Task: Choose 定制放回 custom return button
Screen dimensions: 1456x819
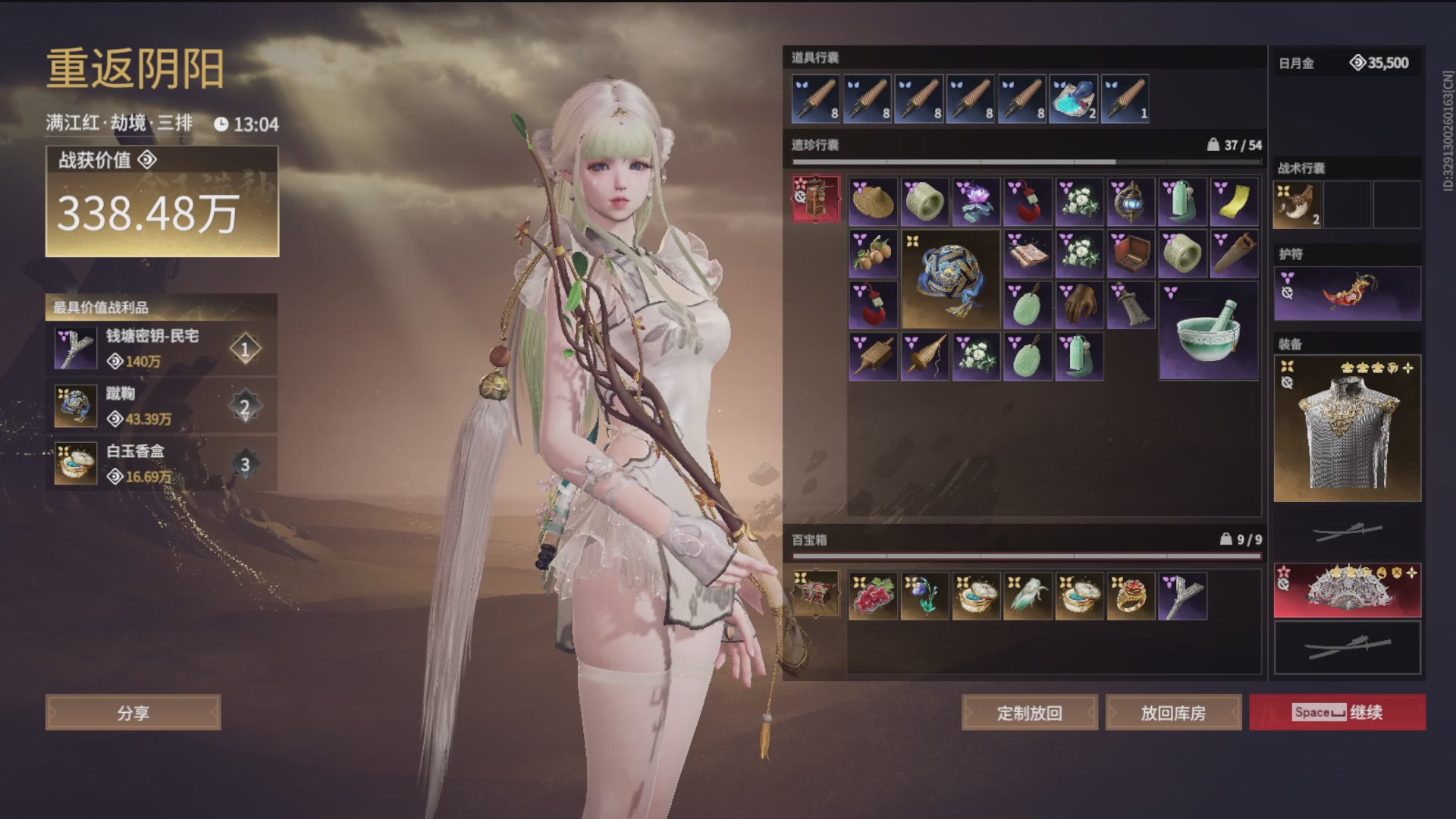Action: [x=1029, y=713]
